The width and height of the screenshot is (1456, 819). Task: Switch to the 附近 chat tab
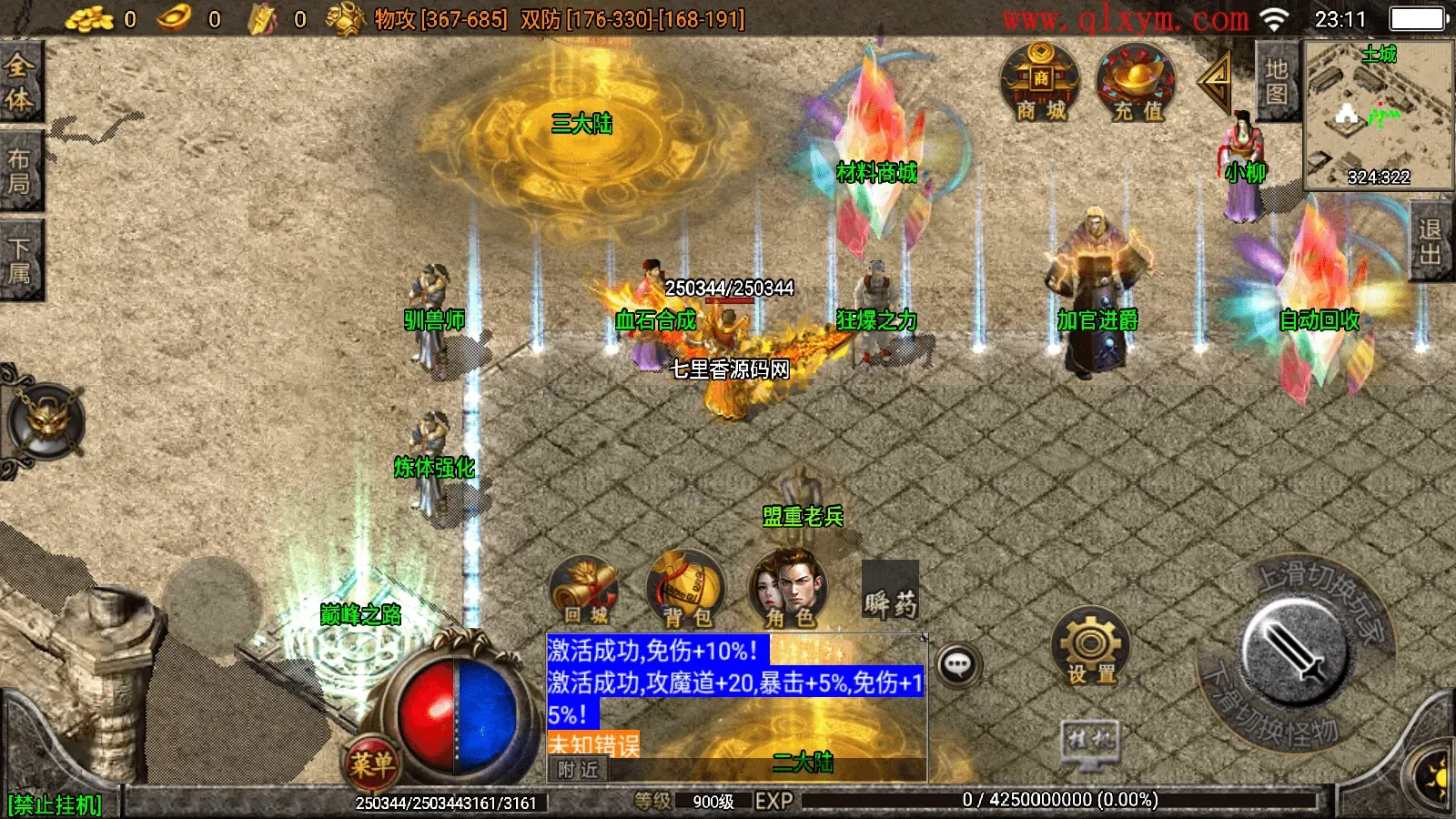(x=579, y=770)
